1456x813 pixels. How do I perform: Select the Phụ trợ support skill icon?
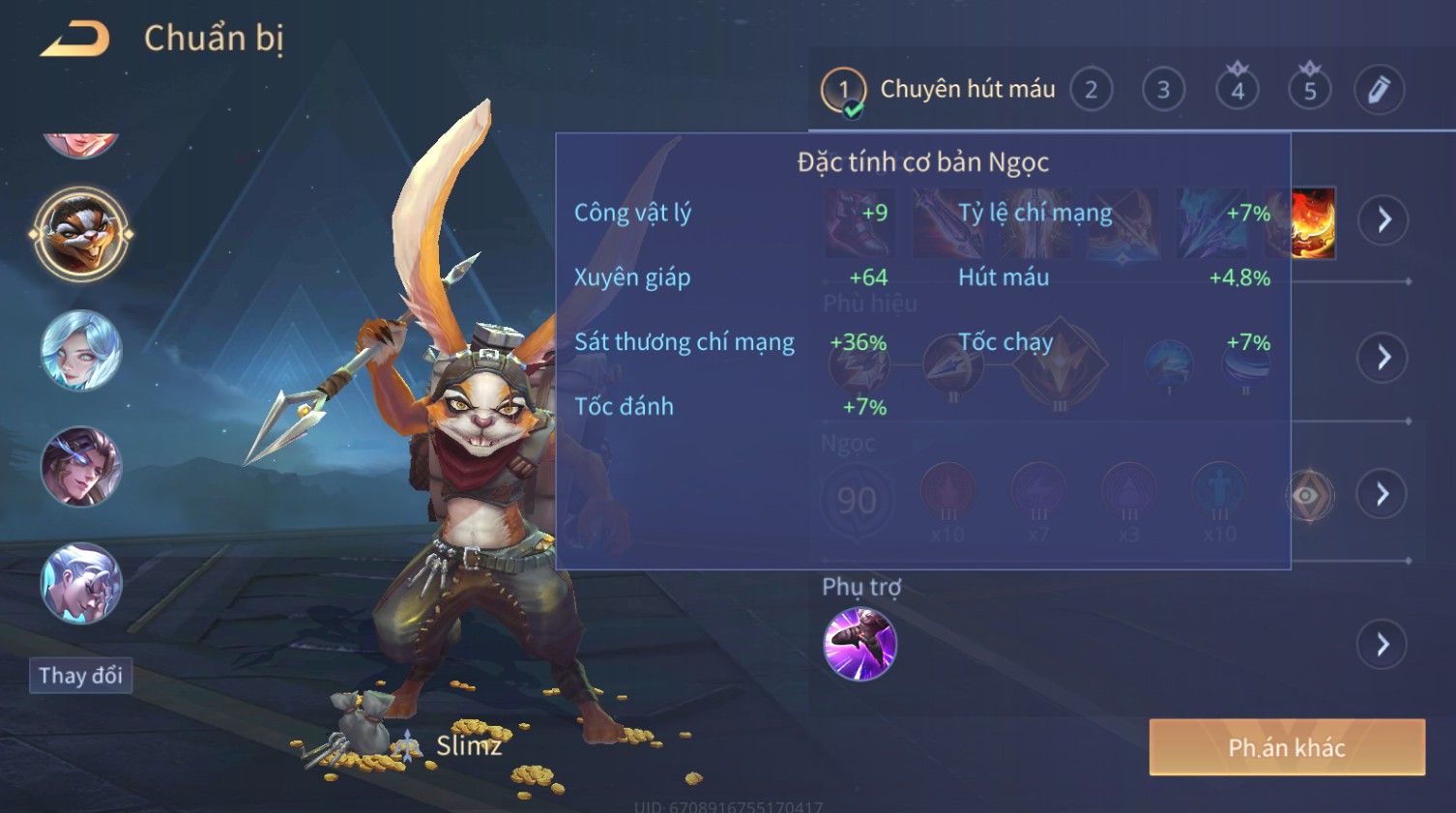click(859, 644)
